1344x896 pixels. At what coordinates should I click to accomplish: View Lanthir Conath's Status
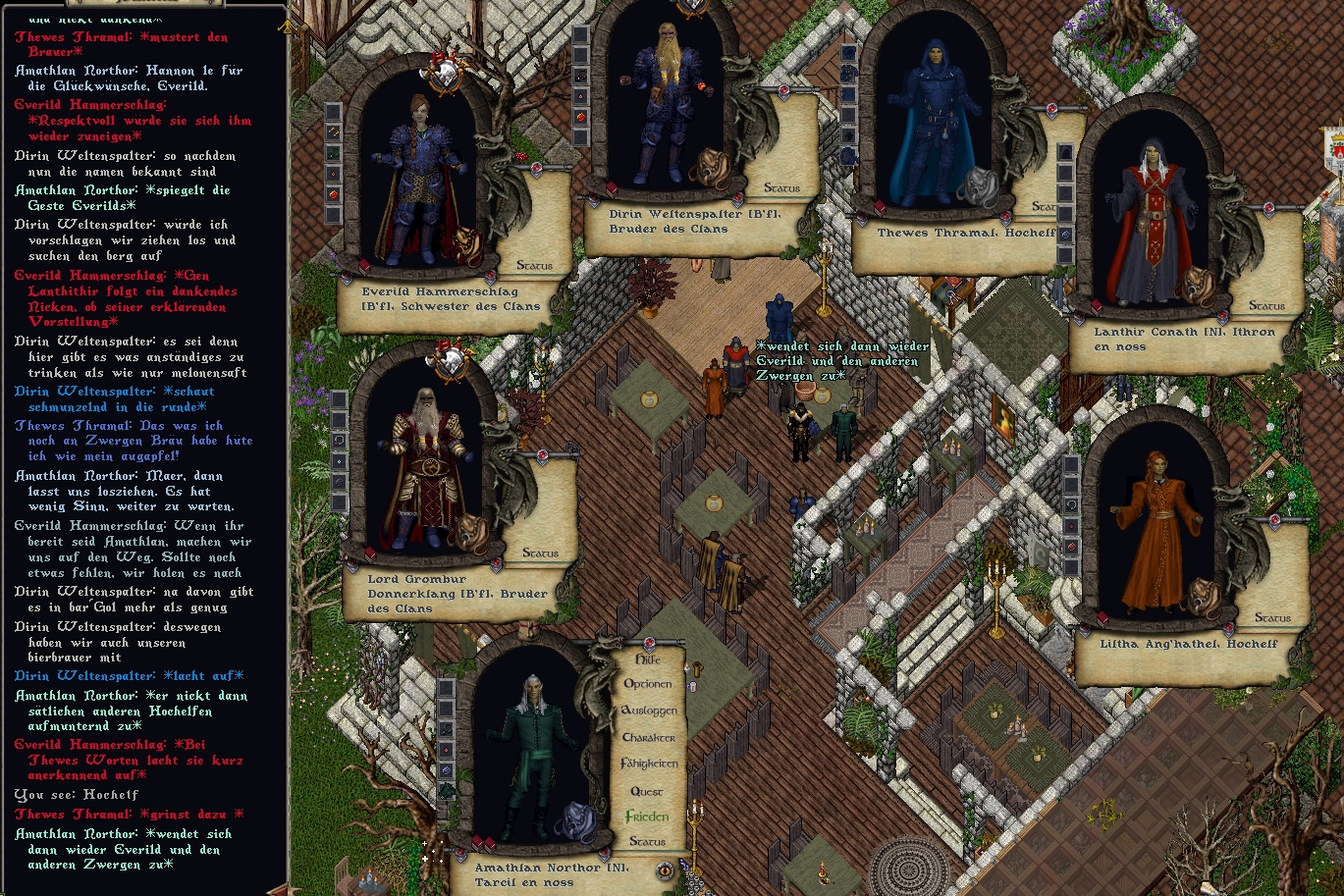[x=1266, y=306]
